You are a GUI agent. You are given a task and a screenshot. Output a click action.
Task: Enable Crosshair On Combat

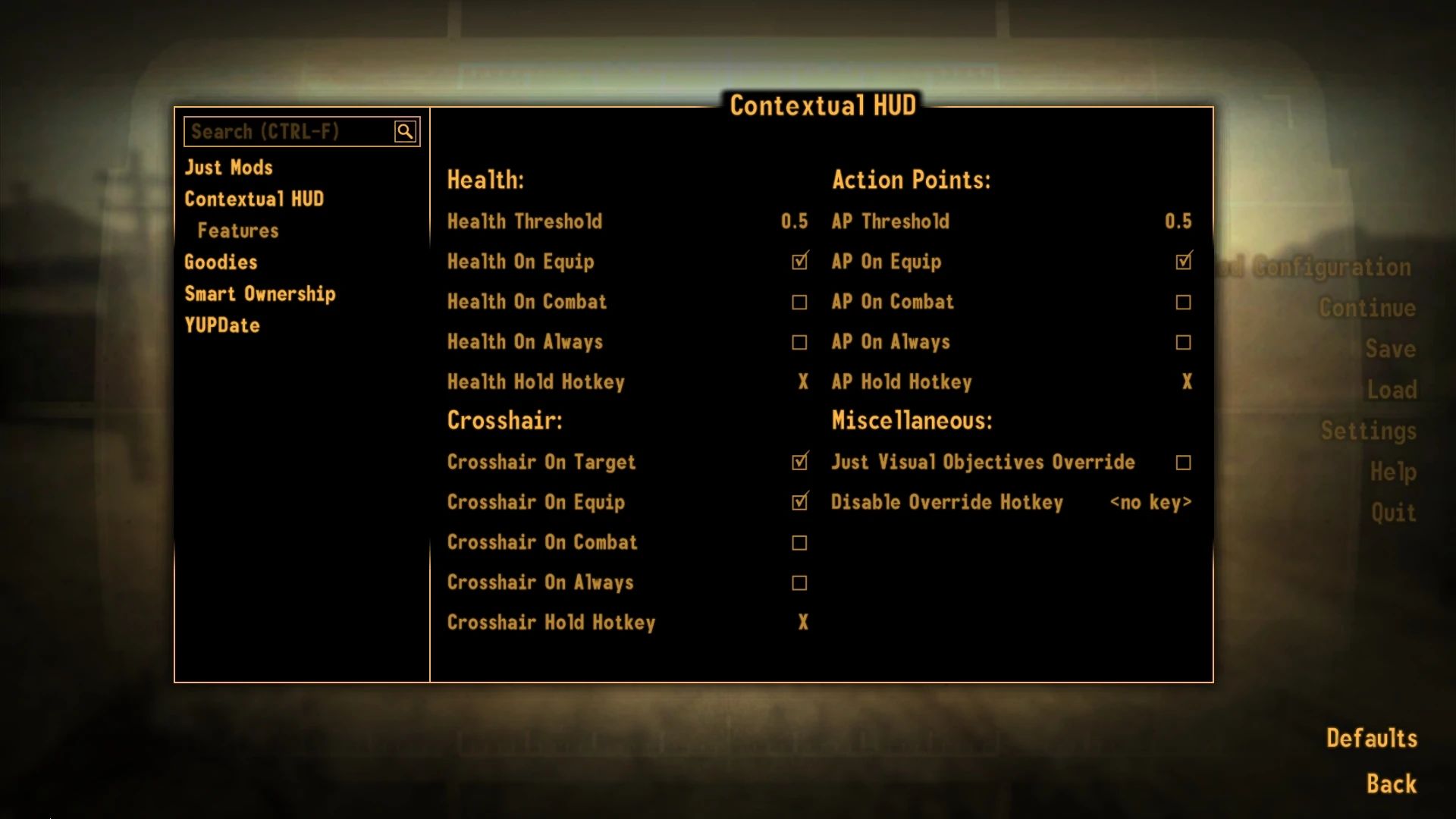click(x=799, y=542)
